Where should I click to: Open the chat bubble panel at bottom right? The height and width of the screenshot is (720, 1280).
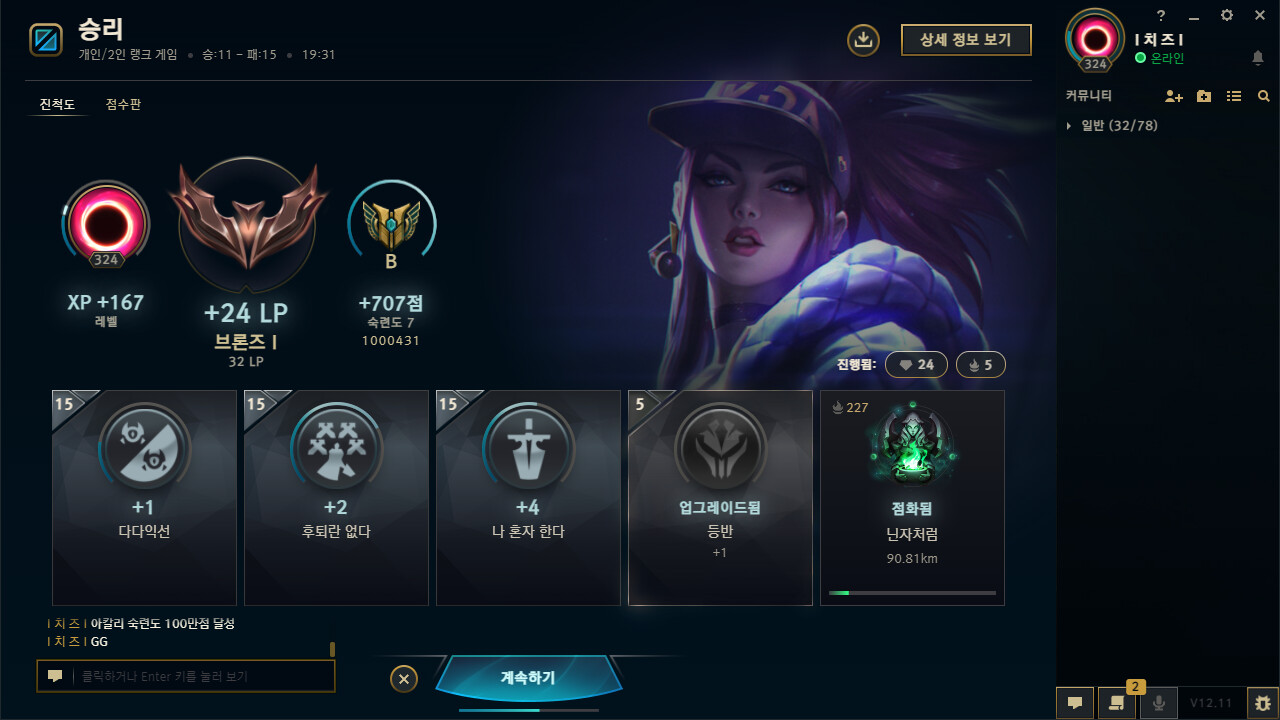[1075, 703]
